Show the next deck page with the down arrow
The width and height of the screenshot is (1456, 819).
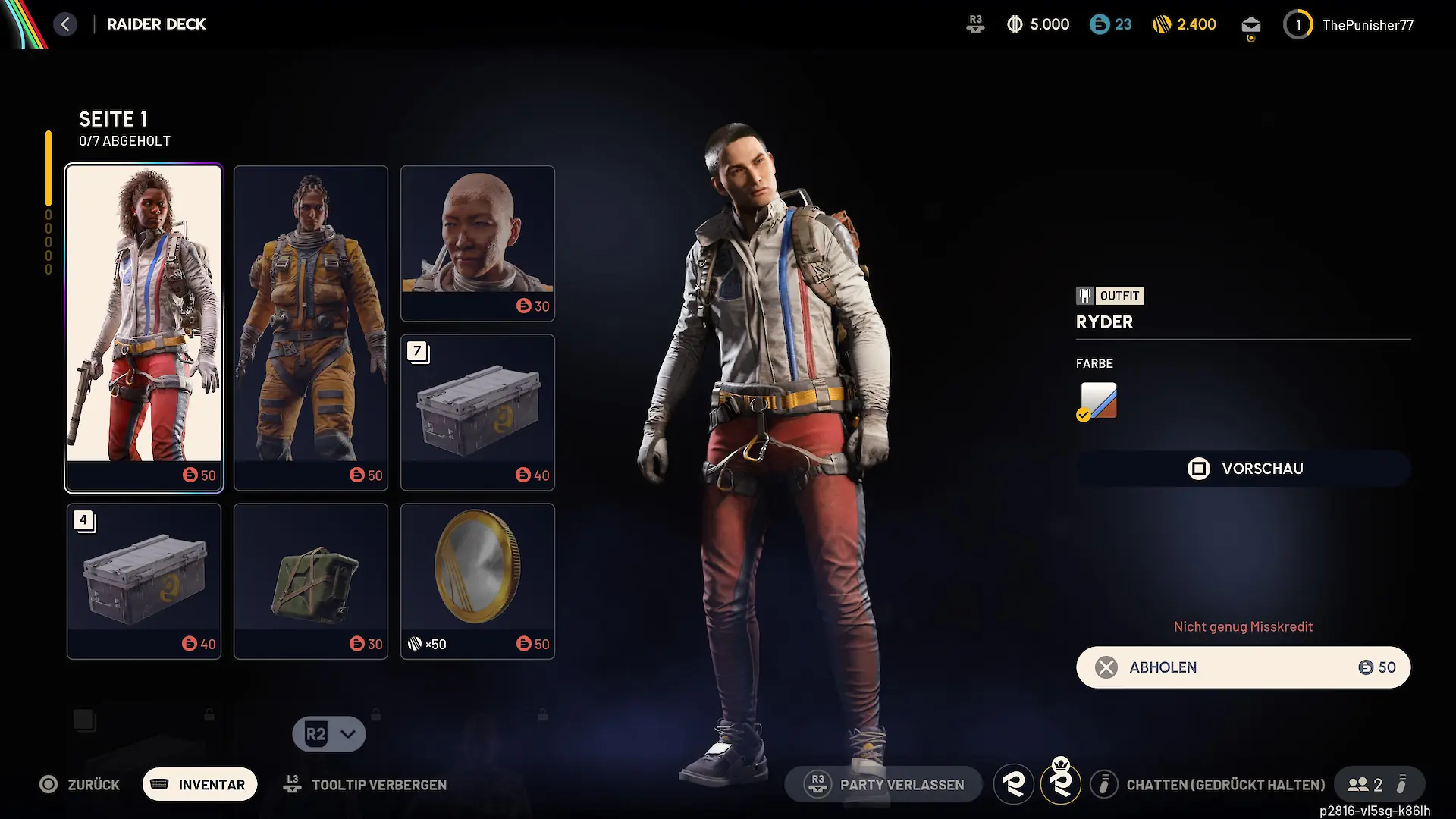tap(329, 734)
